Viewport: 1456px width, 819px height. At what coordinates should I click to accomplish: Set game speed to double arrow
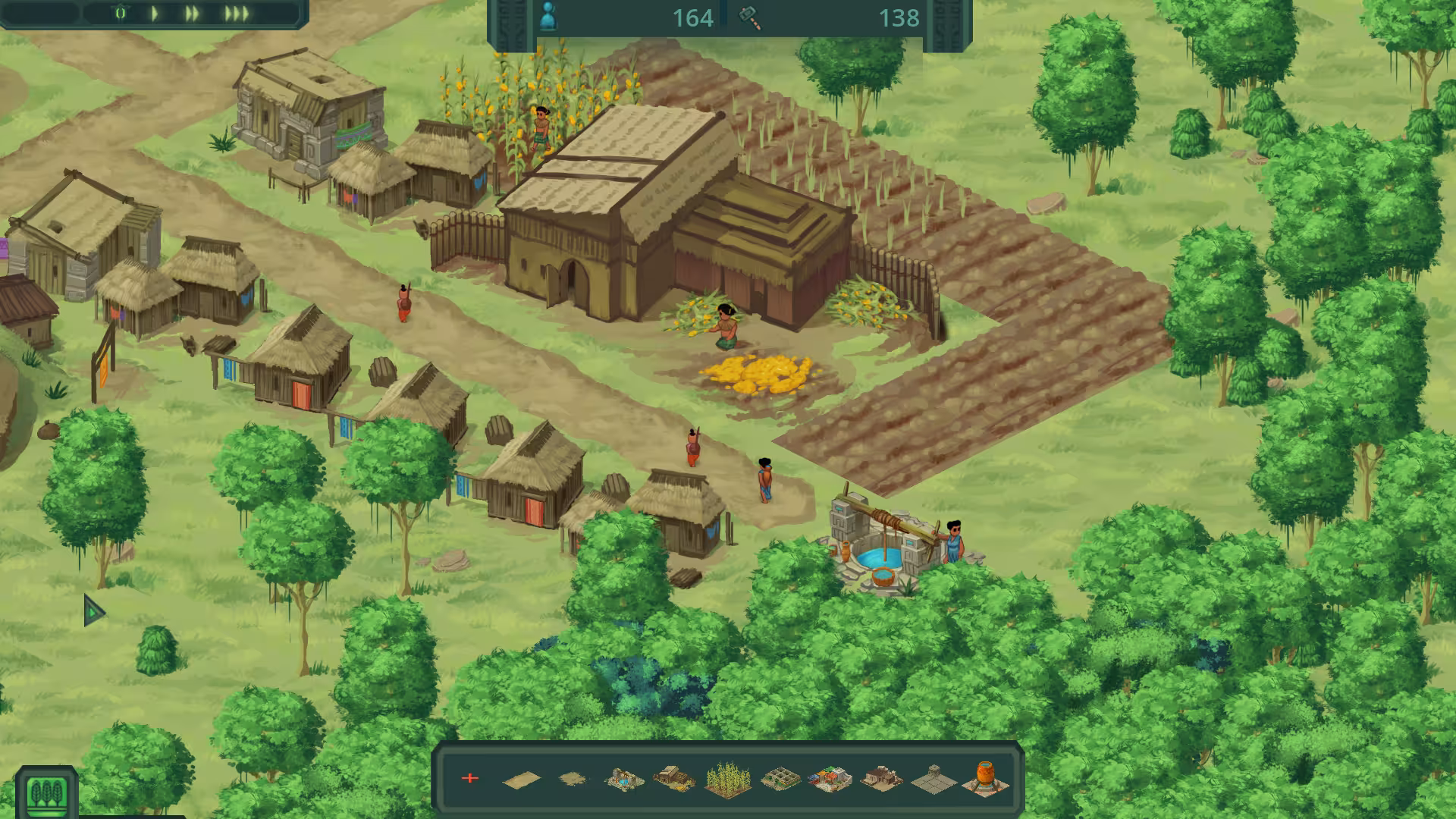coord(193,13)
